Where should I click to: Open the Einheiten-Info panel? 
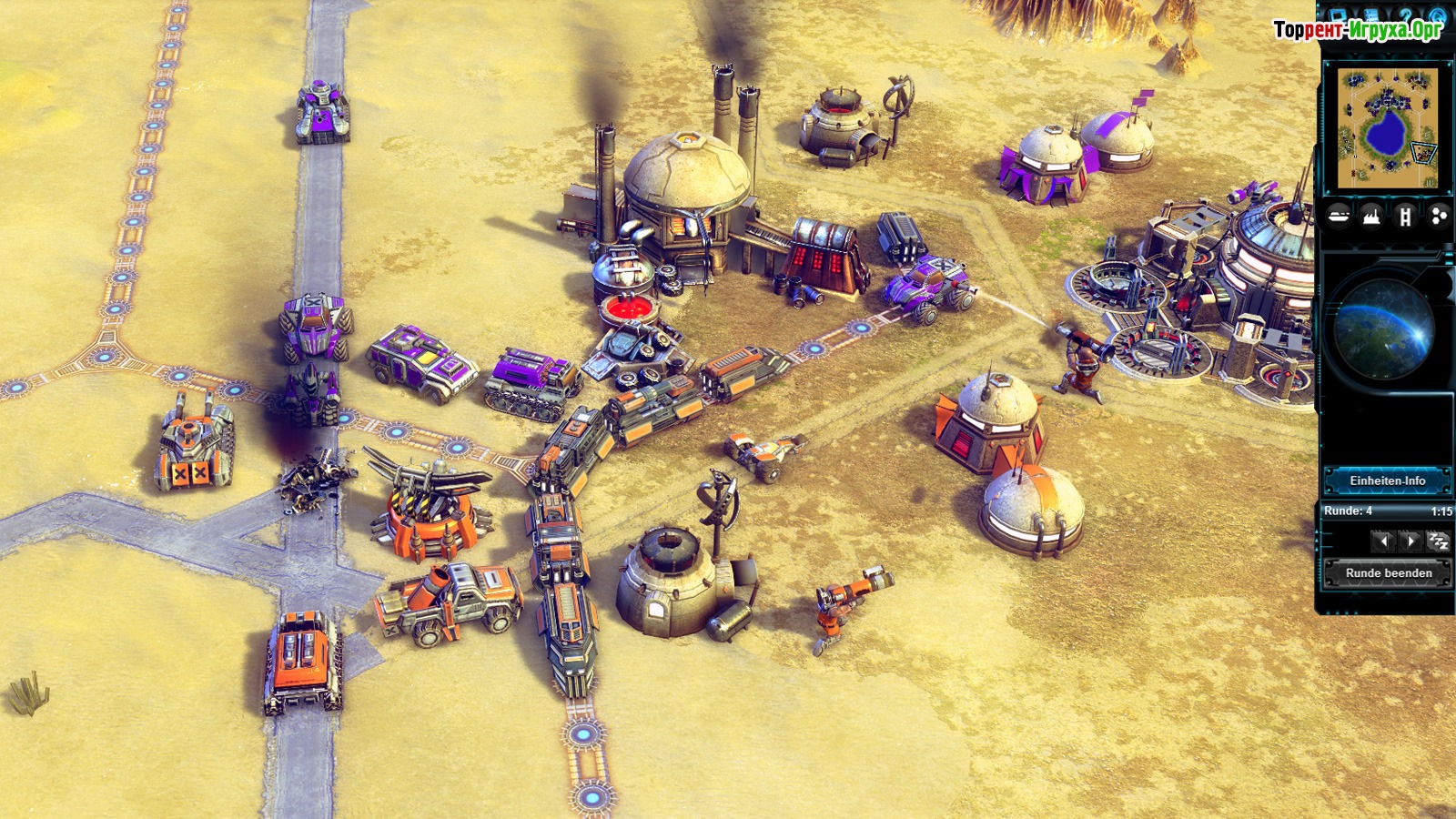tap(1387, 480)
